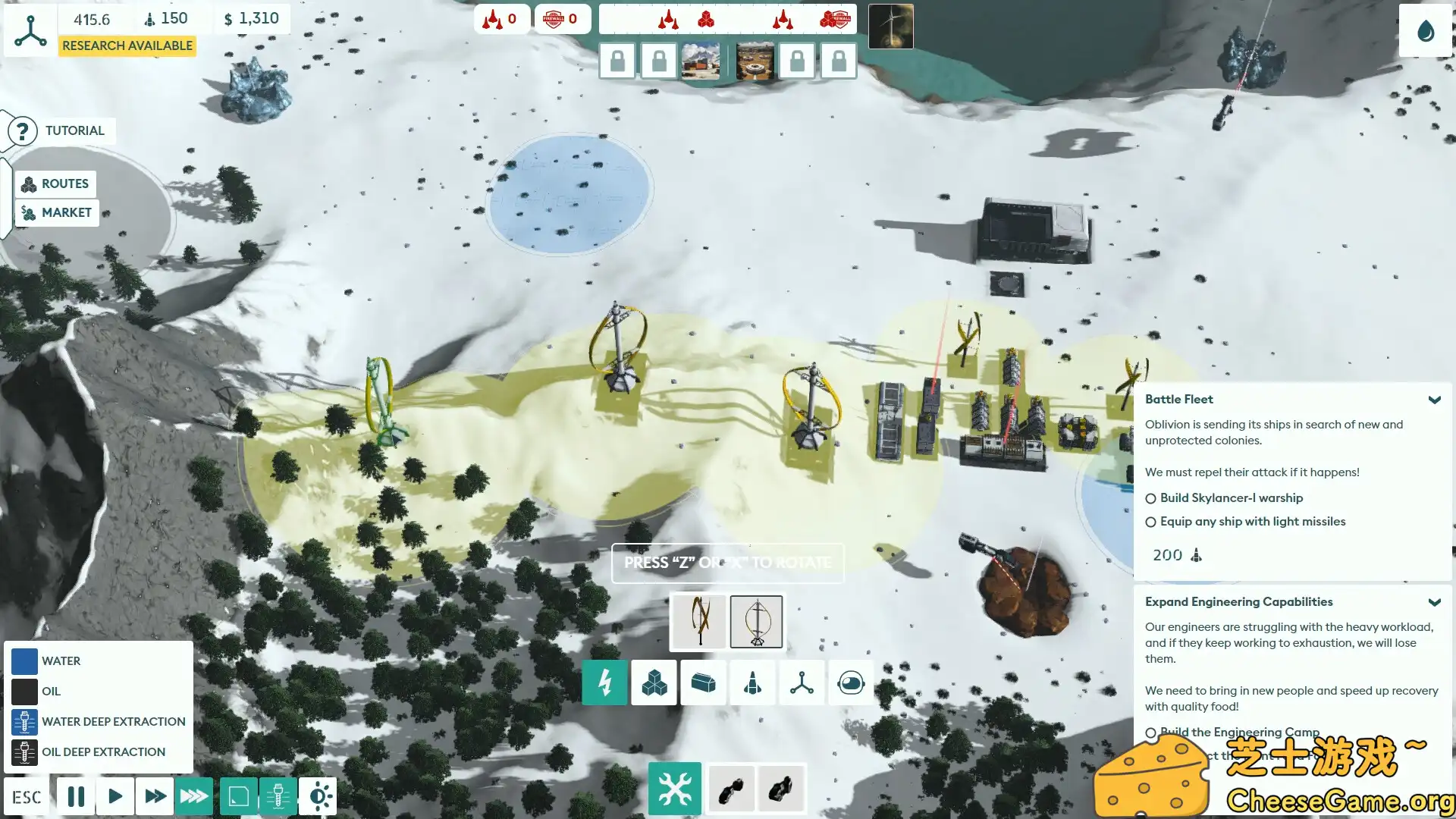Select the Power build category (lightning icon)
The image size is (1456, 819).
(x=604, y=682)
